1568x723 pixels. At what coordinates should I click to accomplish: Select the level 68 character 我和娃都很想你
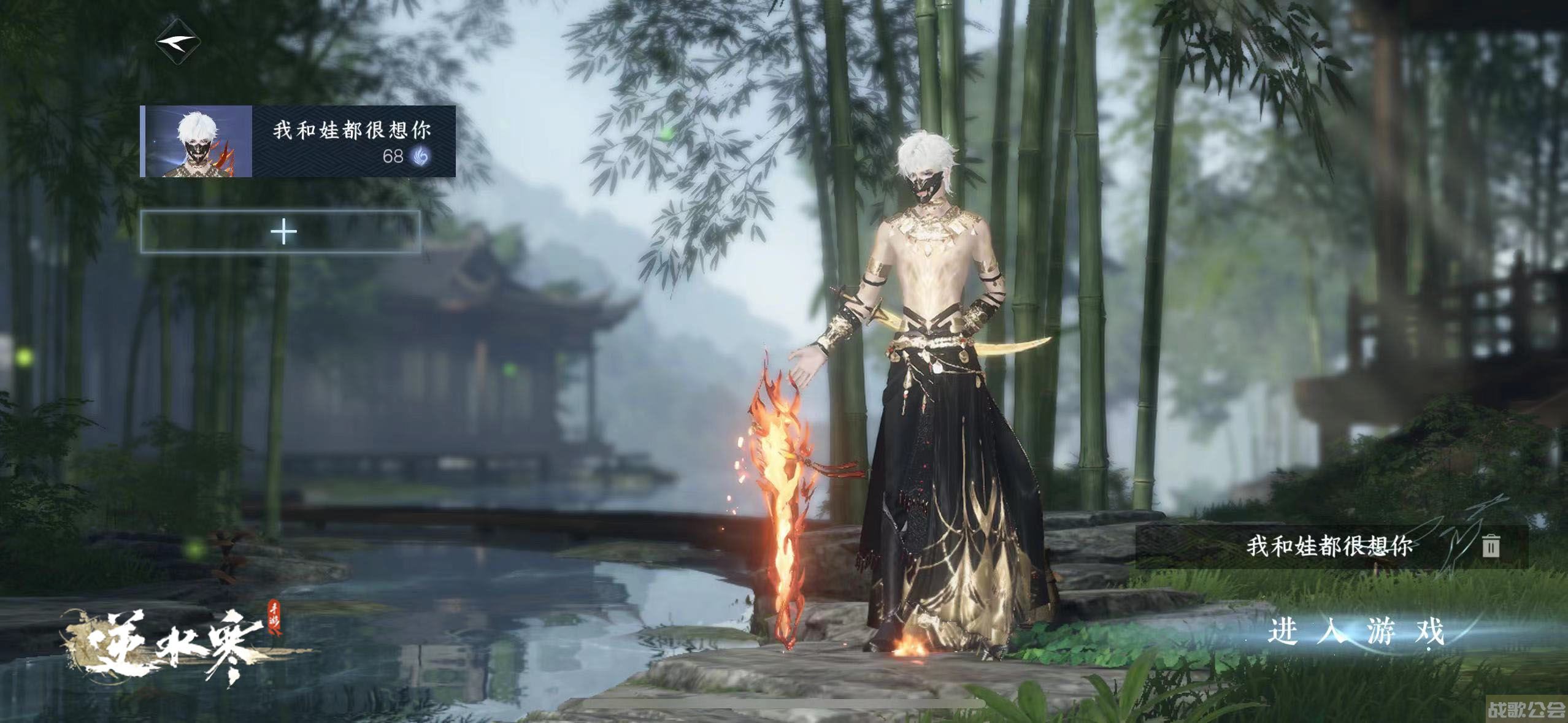(298, 142)
